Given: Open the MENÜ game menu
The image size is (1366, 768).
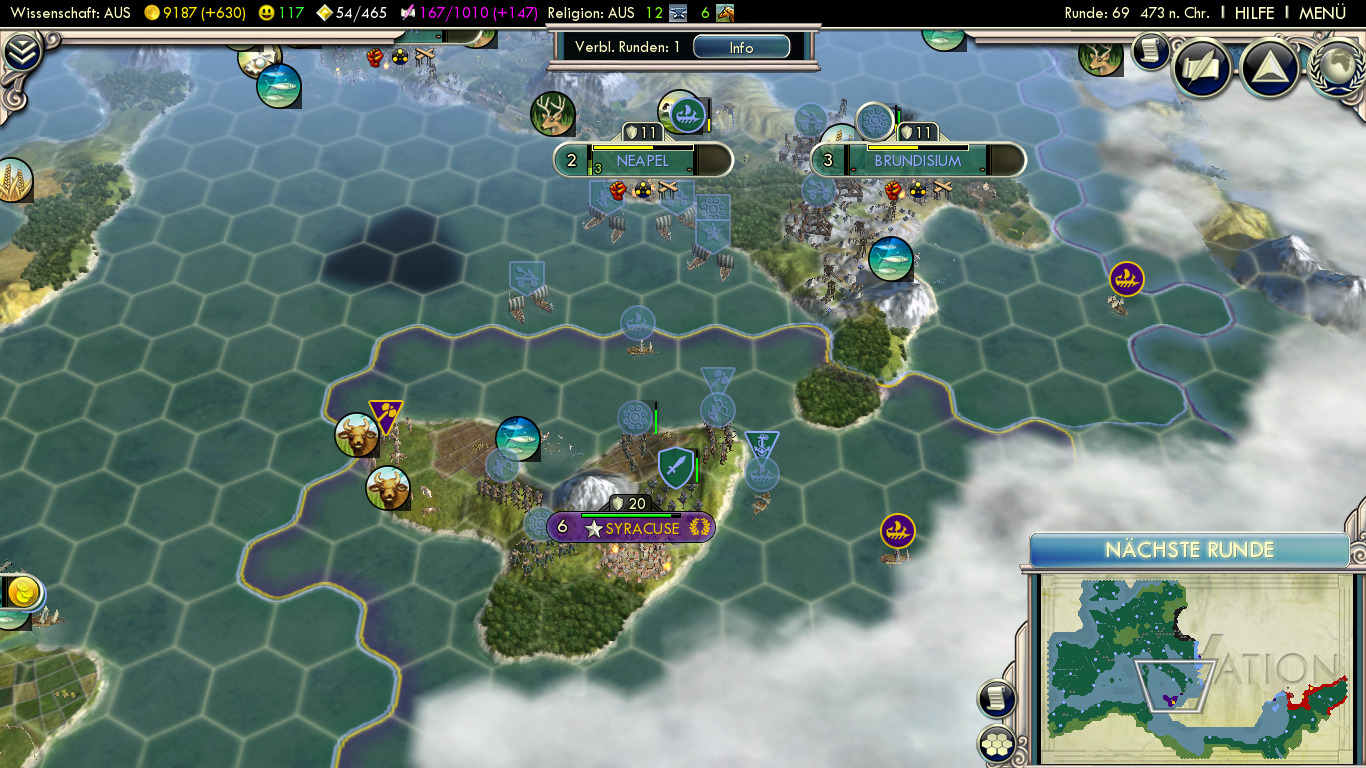Looking at the screenshot, I should [x=1322, y=13].
